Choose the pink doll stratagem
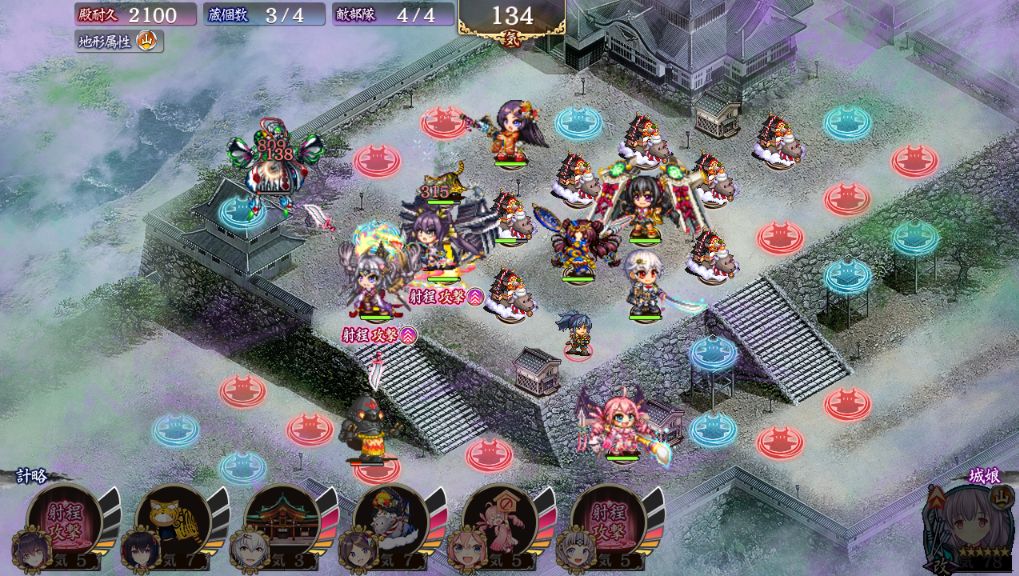This screenshot has height=576, width=1019. [x=498, y=522]
